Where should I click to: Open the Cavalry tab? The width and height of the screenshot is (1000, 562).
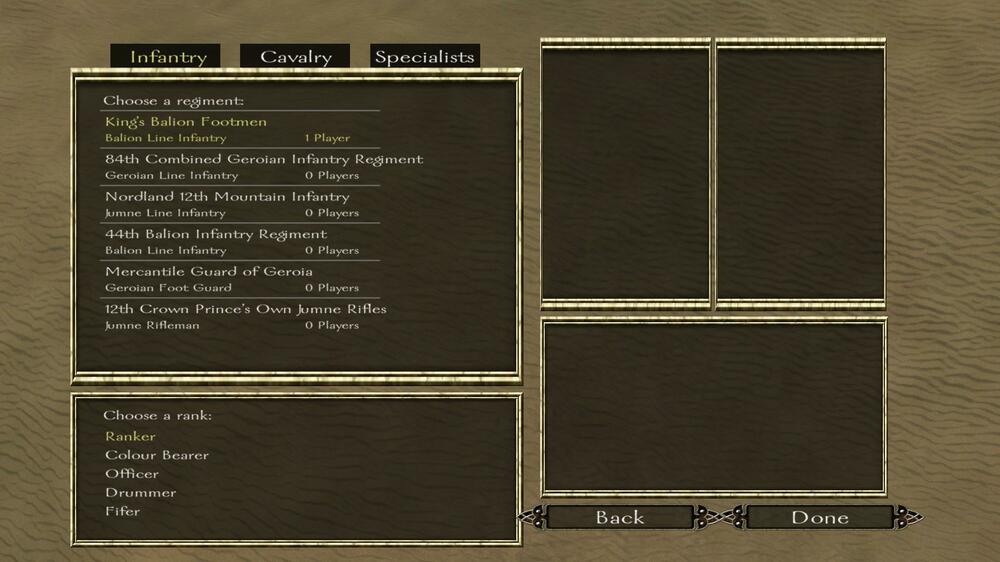(295, 57)
